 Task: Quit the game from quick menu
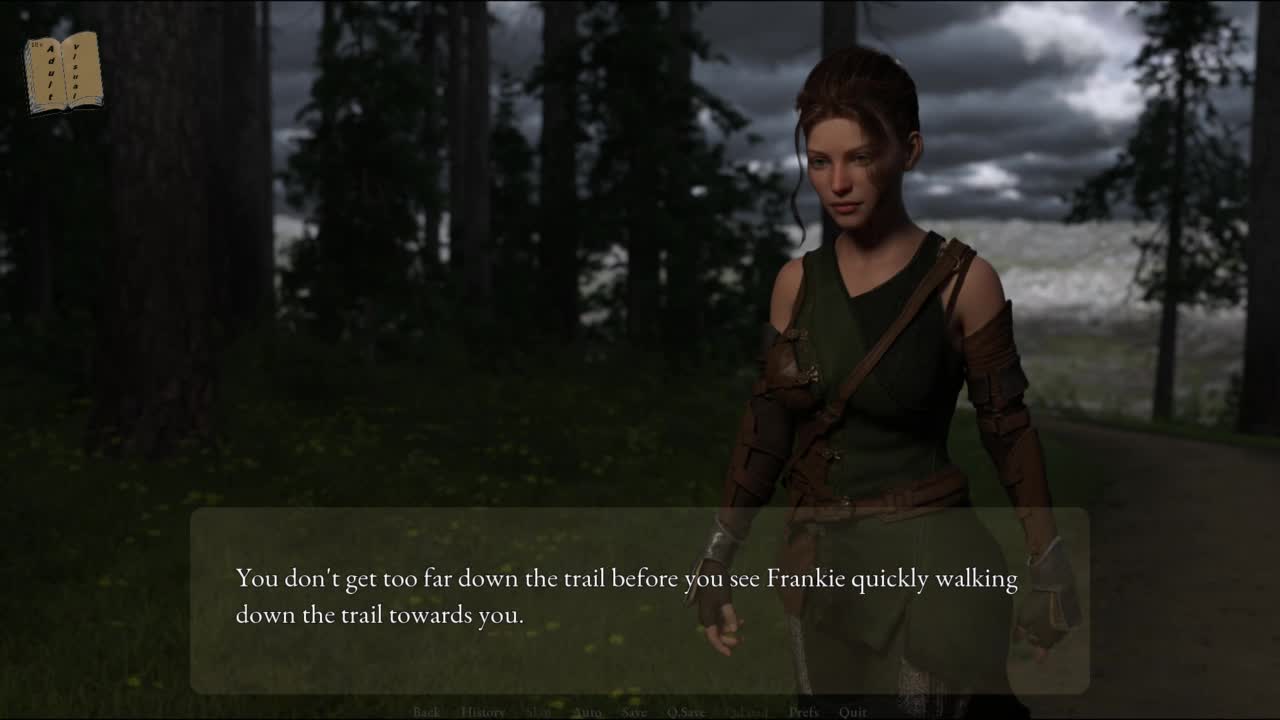(853, 712)
